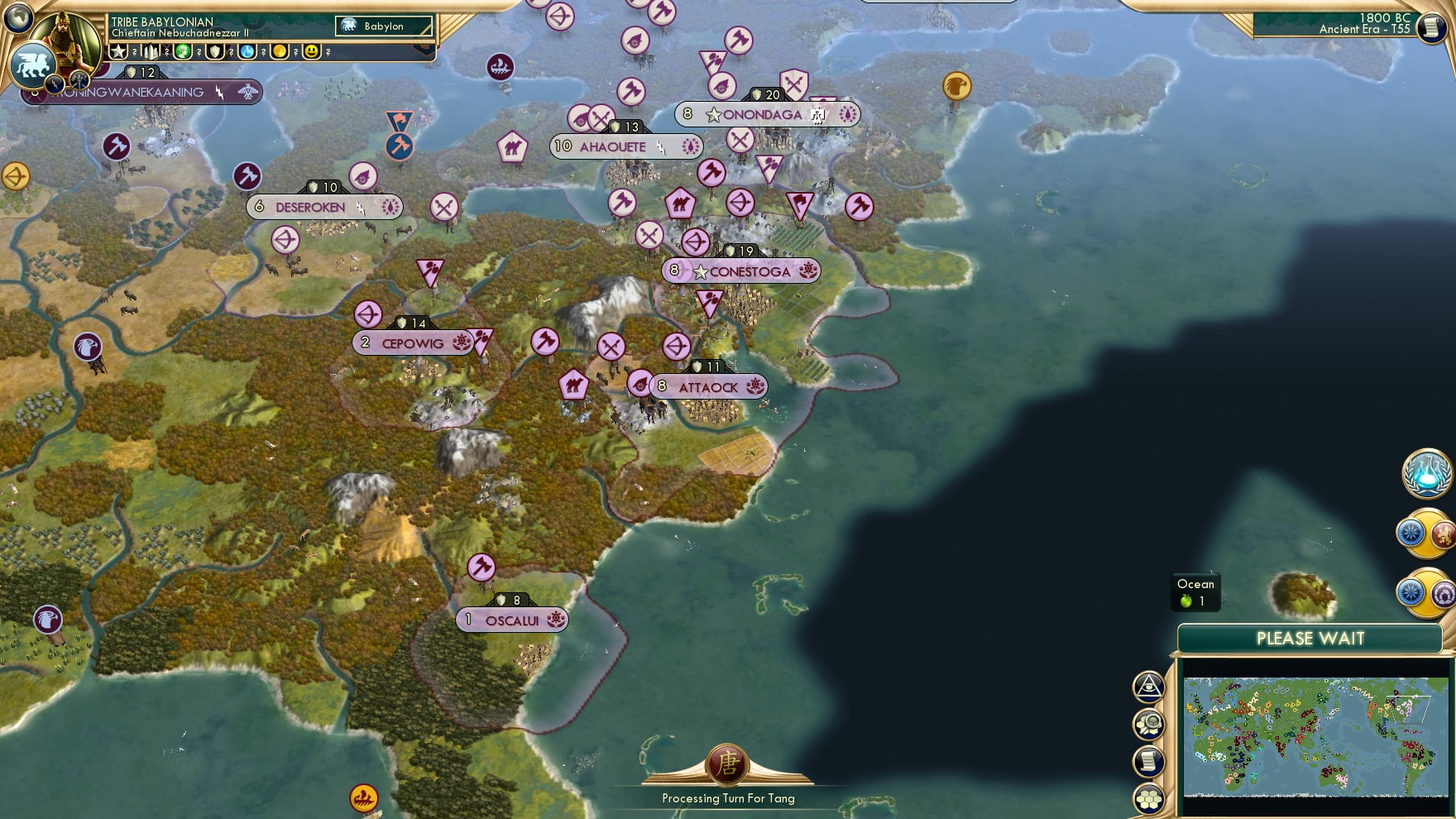Select the Cepowig city banner

412,342
